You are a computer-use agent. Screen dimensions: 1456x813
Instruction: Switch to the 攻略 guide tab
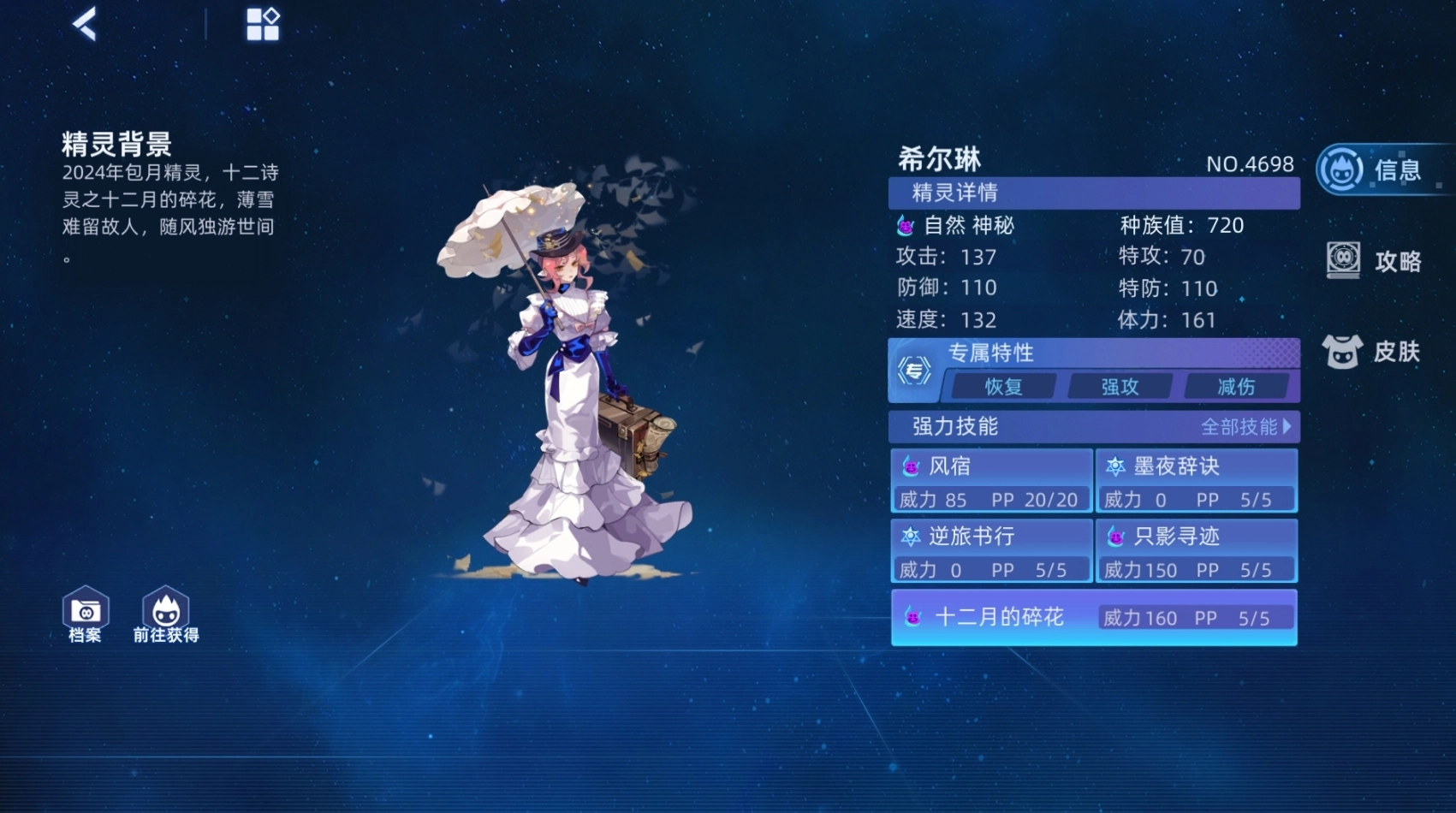[x=1375, y=261]
